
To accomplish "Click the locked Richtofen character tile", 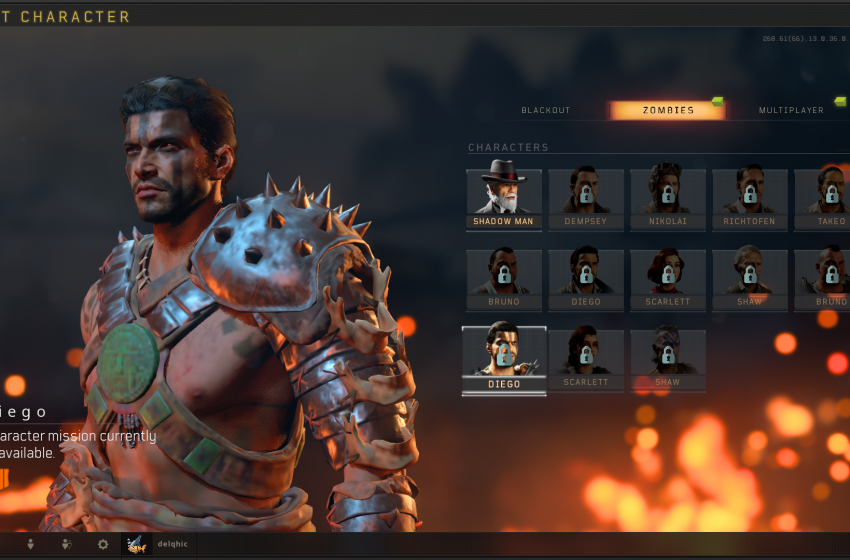I will (750, 199).
